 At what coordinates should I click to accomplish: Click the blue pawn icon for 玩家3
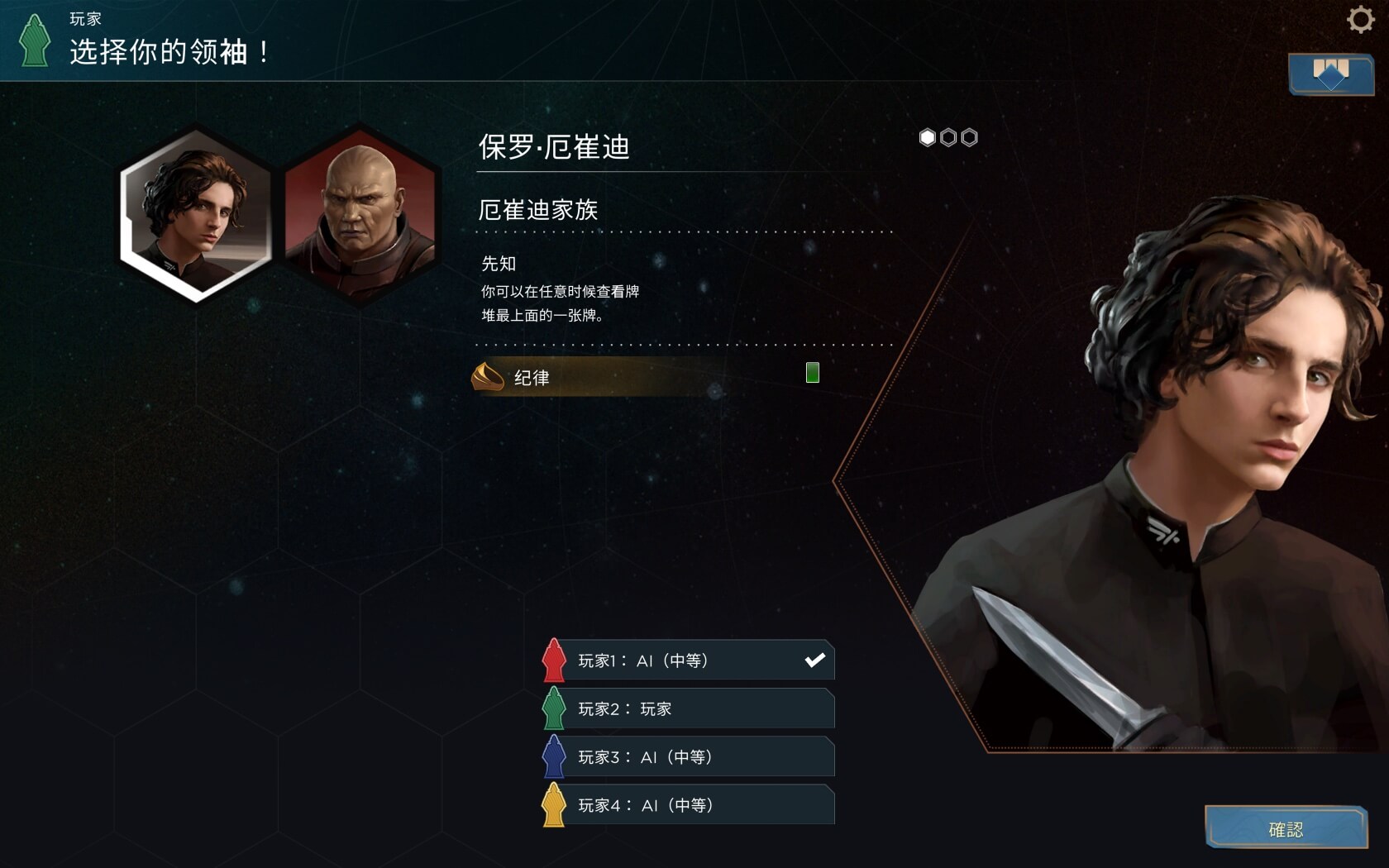point(554,756)
